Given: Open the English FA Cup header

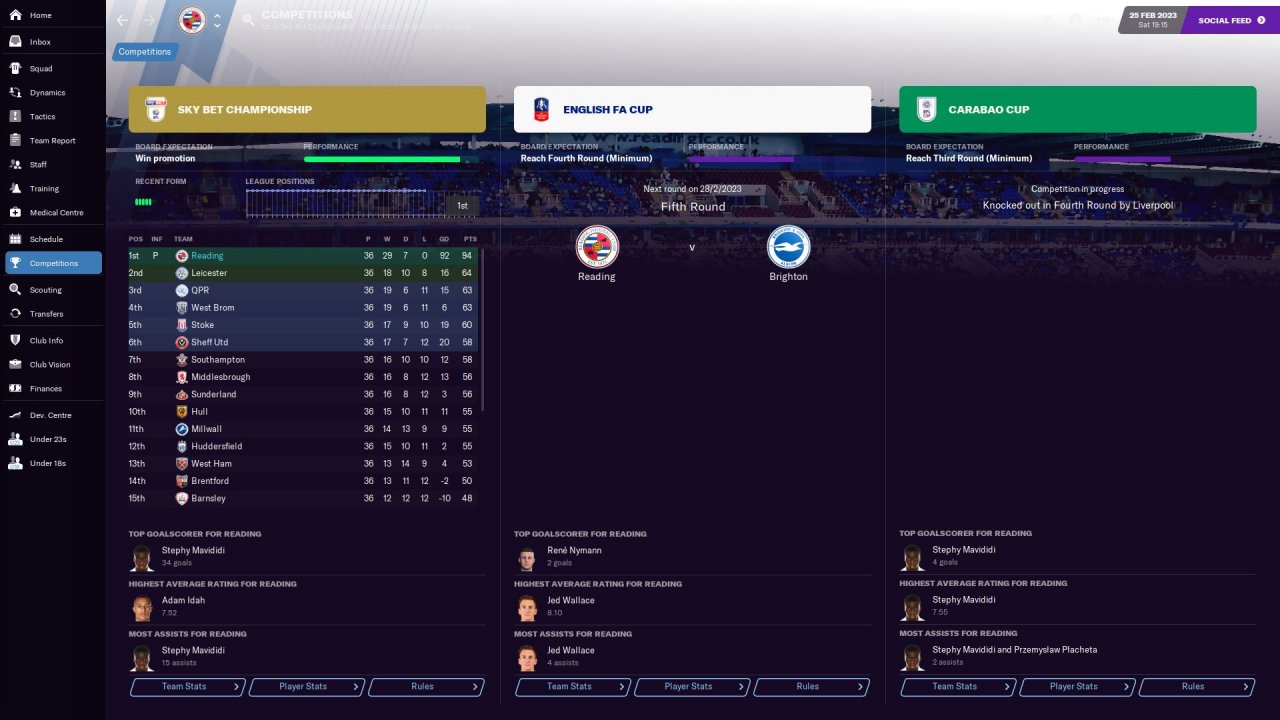Looking at the screenshot, I should coord(692,110).
